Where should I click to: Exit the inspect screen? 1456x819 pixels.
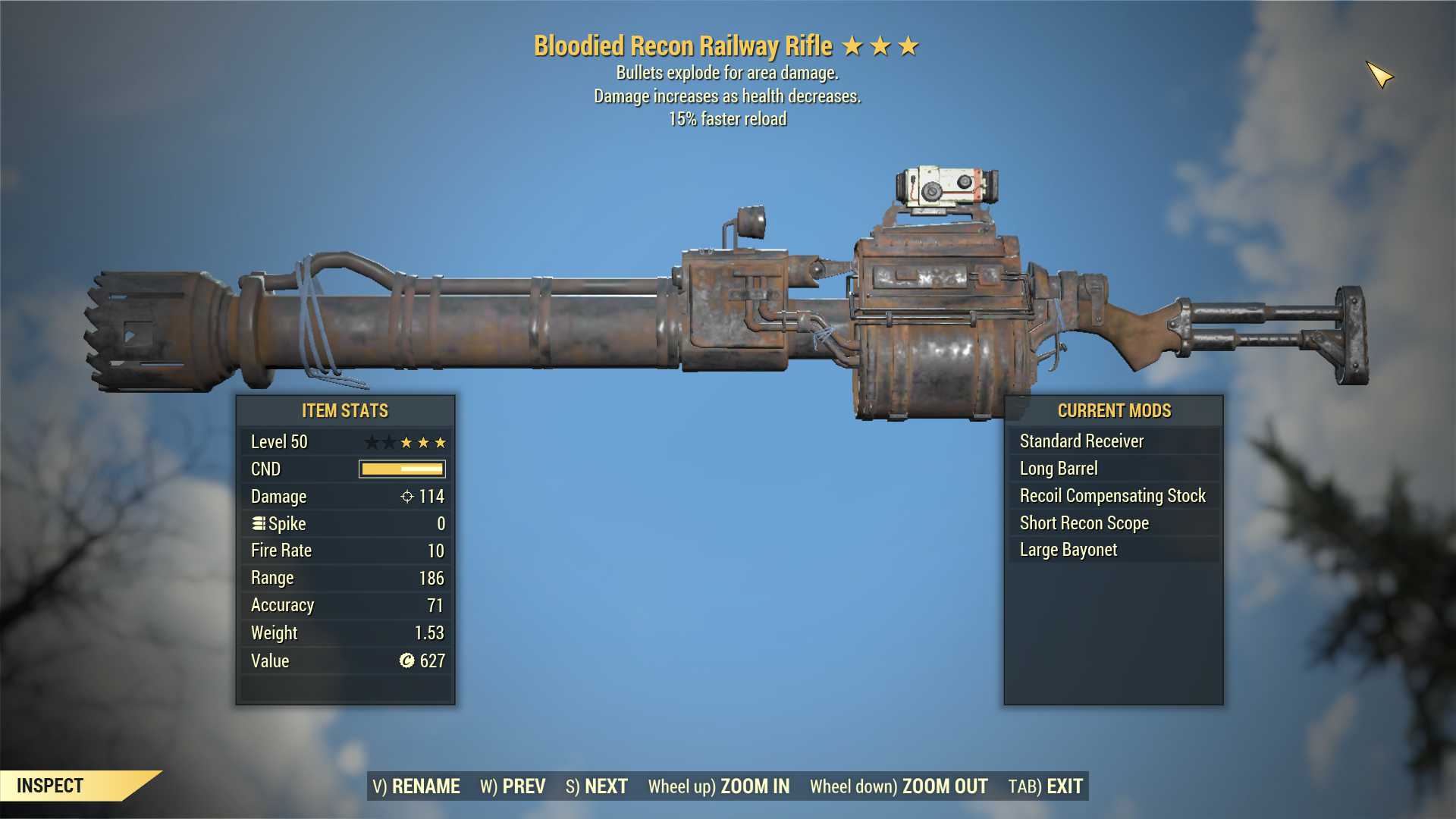1045,786
